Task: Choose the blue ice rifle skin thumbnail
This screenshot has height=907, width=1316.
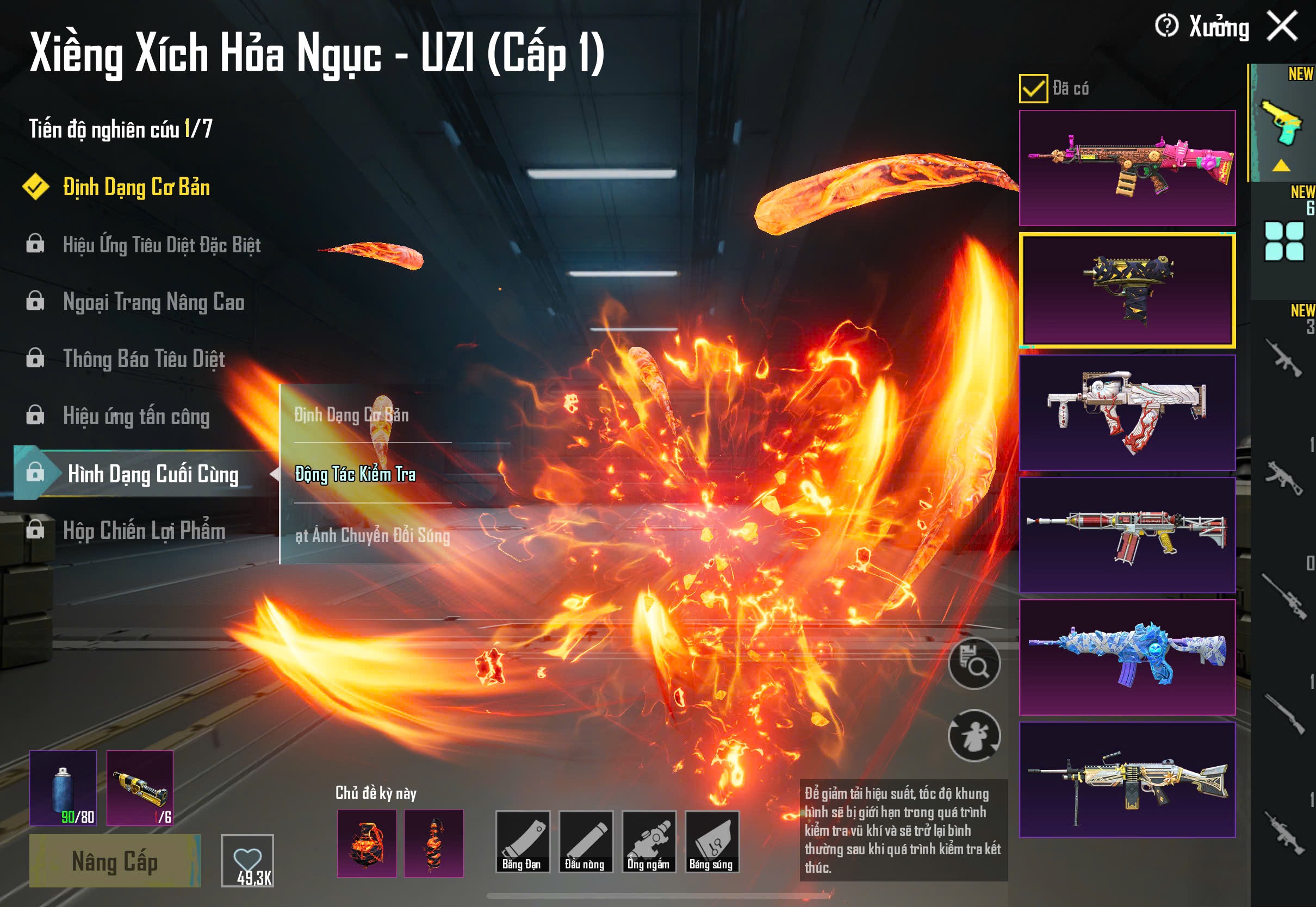Action: [x=1127, y=657]
